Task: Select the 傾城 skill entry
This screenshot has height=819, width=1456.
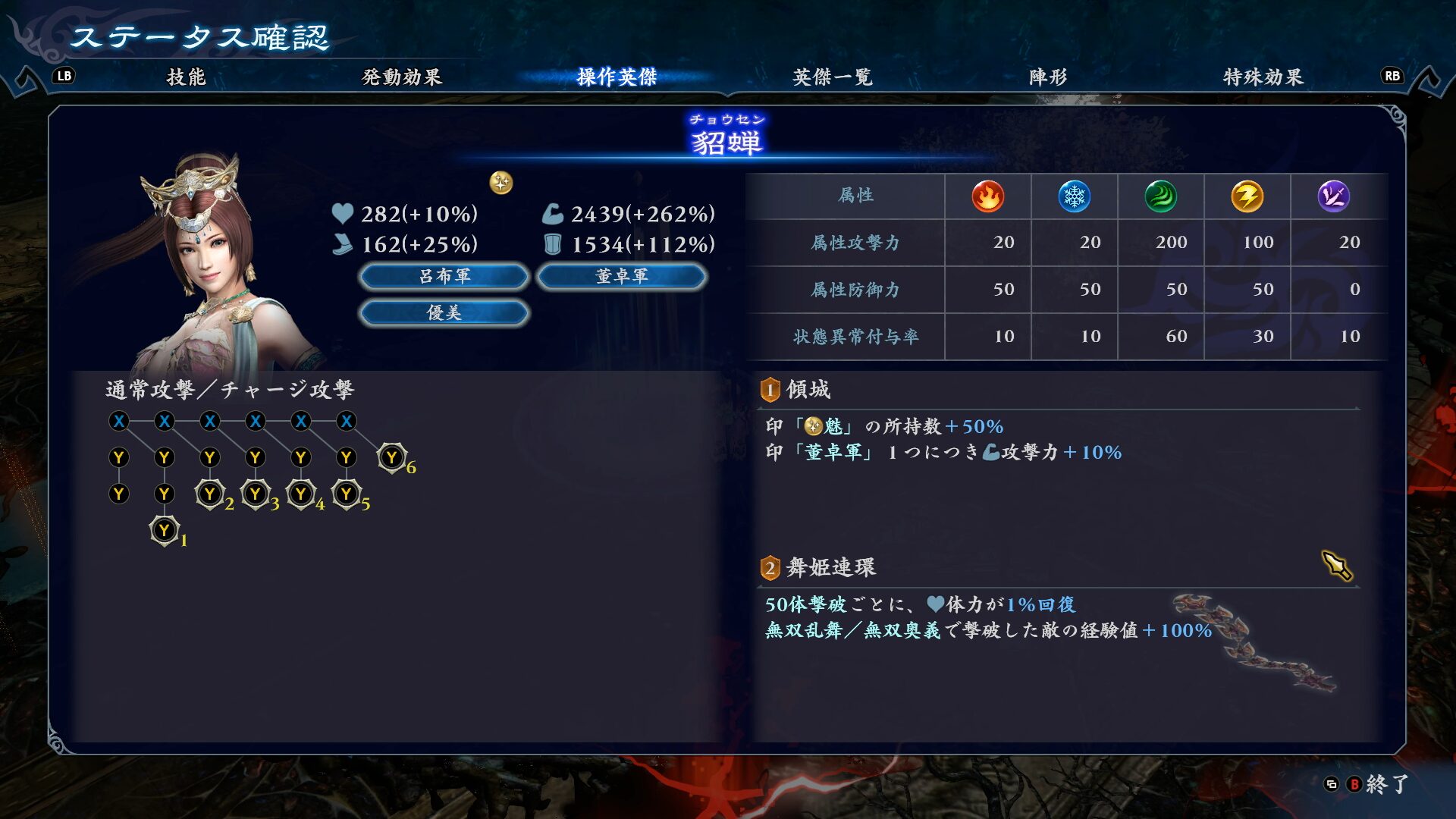Action: point(808,390)
